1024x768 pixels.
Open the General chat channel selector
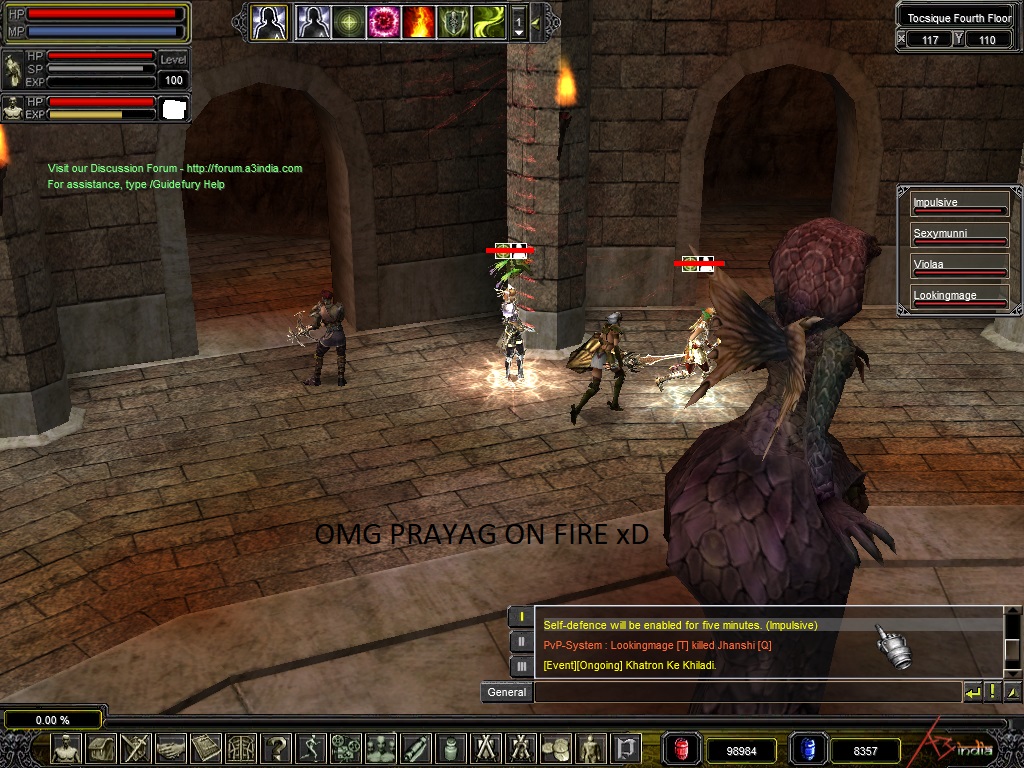(x=506, y=692)
